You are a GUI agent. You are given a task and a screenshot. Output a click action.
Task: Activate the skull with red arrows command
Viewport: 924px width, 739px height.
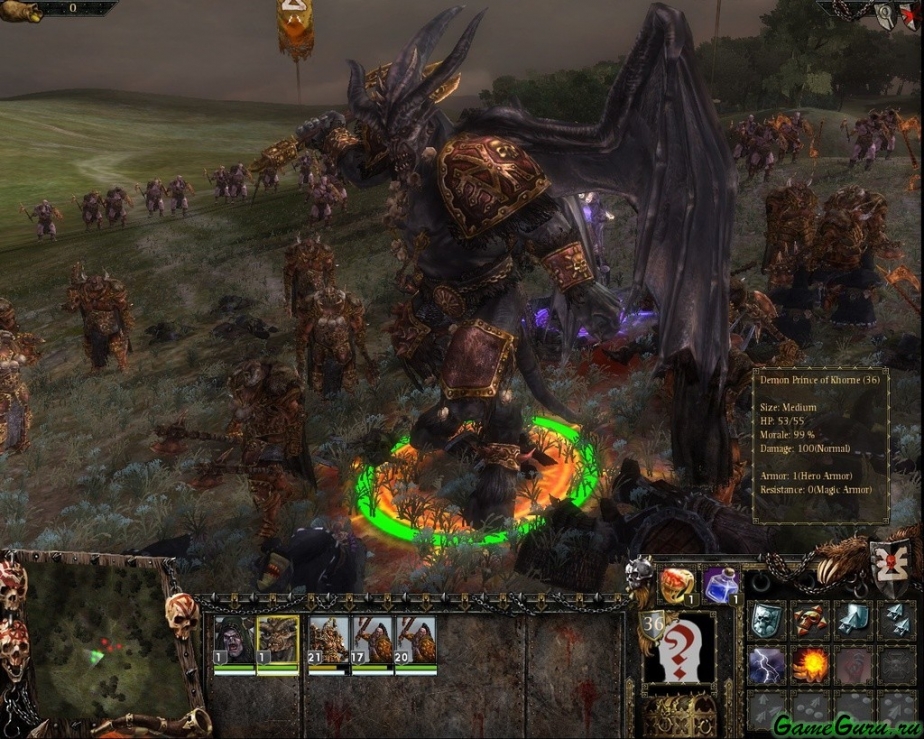pyautogui.click(x=809, y=621)
